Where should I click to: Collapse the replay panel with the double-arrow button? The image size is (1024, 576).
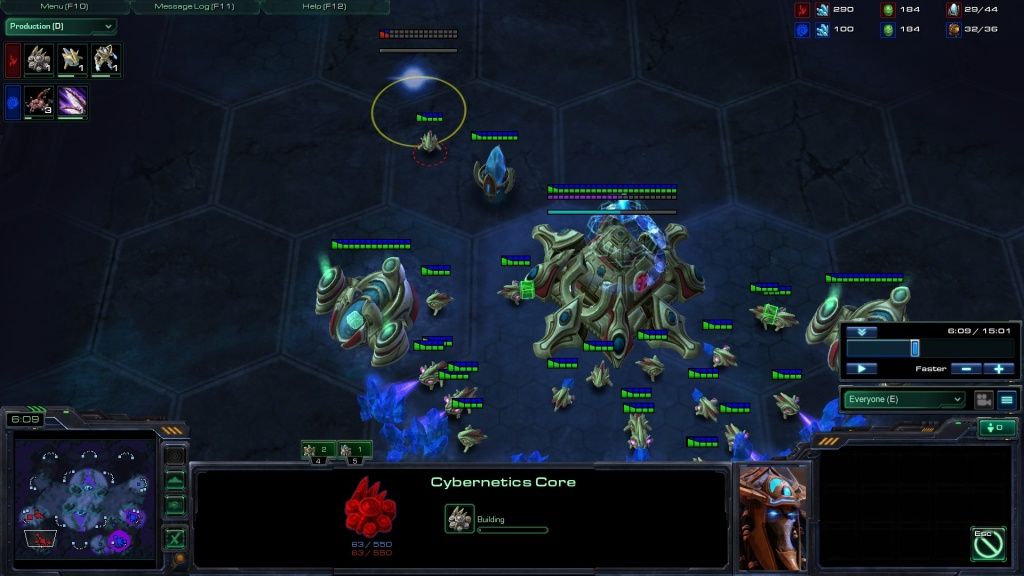[861, 331]
